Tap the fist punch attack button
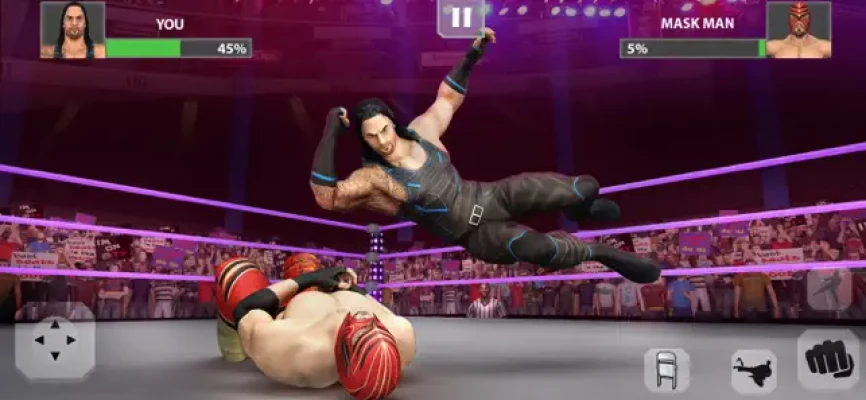This screenshot has height=400, width=866. point(827,361)
